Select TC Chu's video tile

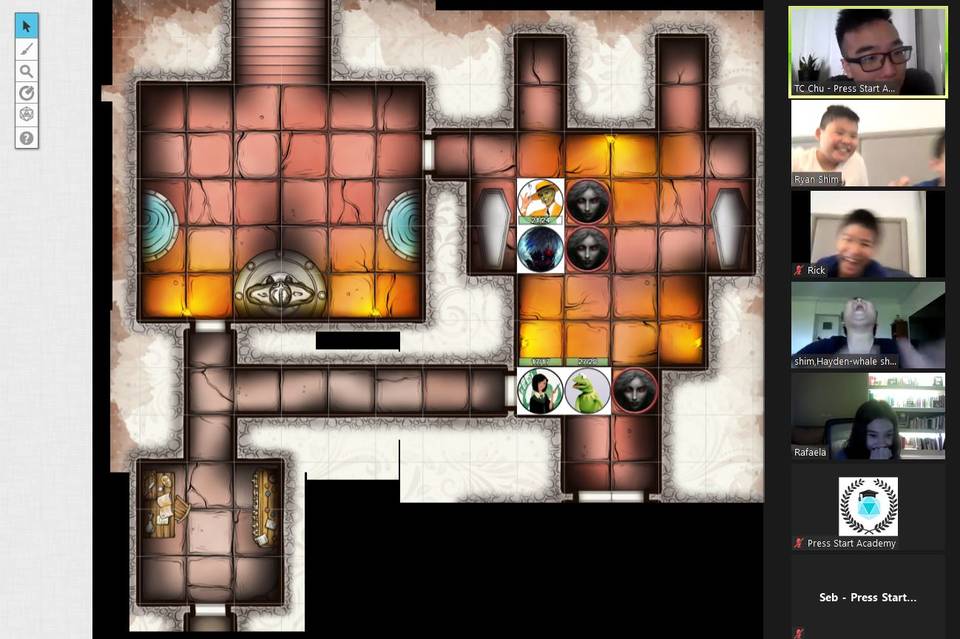(867, 52)
